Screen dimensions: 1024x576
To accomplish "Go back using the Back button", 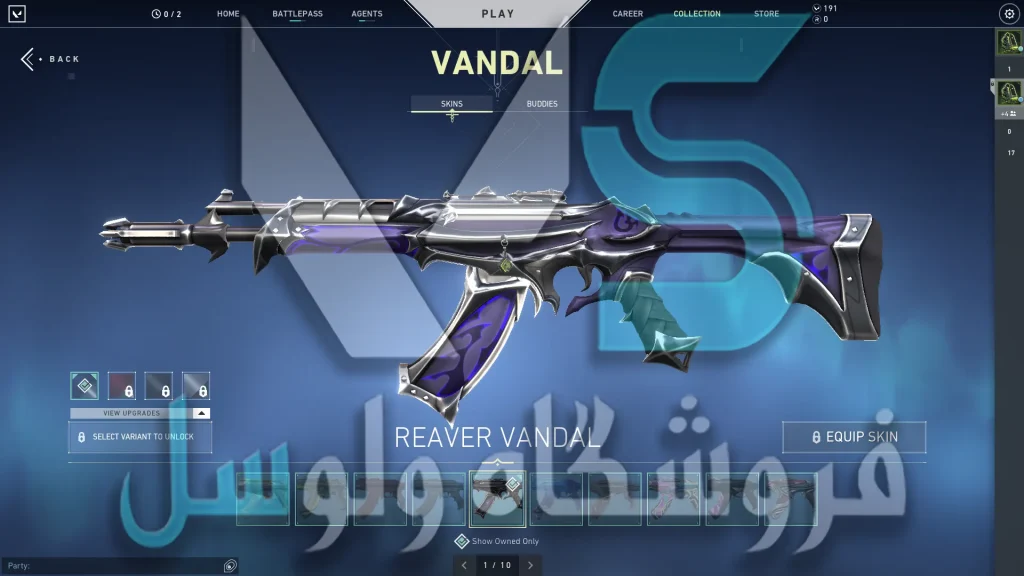I will point(52,59).
